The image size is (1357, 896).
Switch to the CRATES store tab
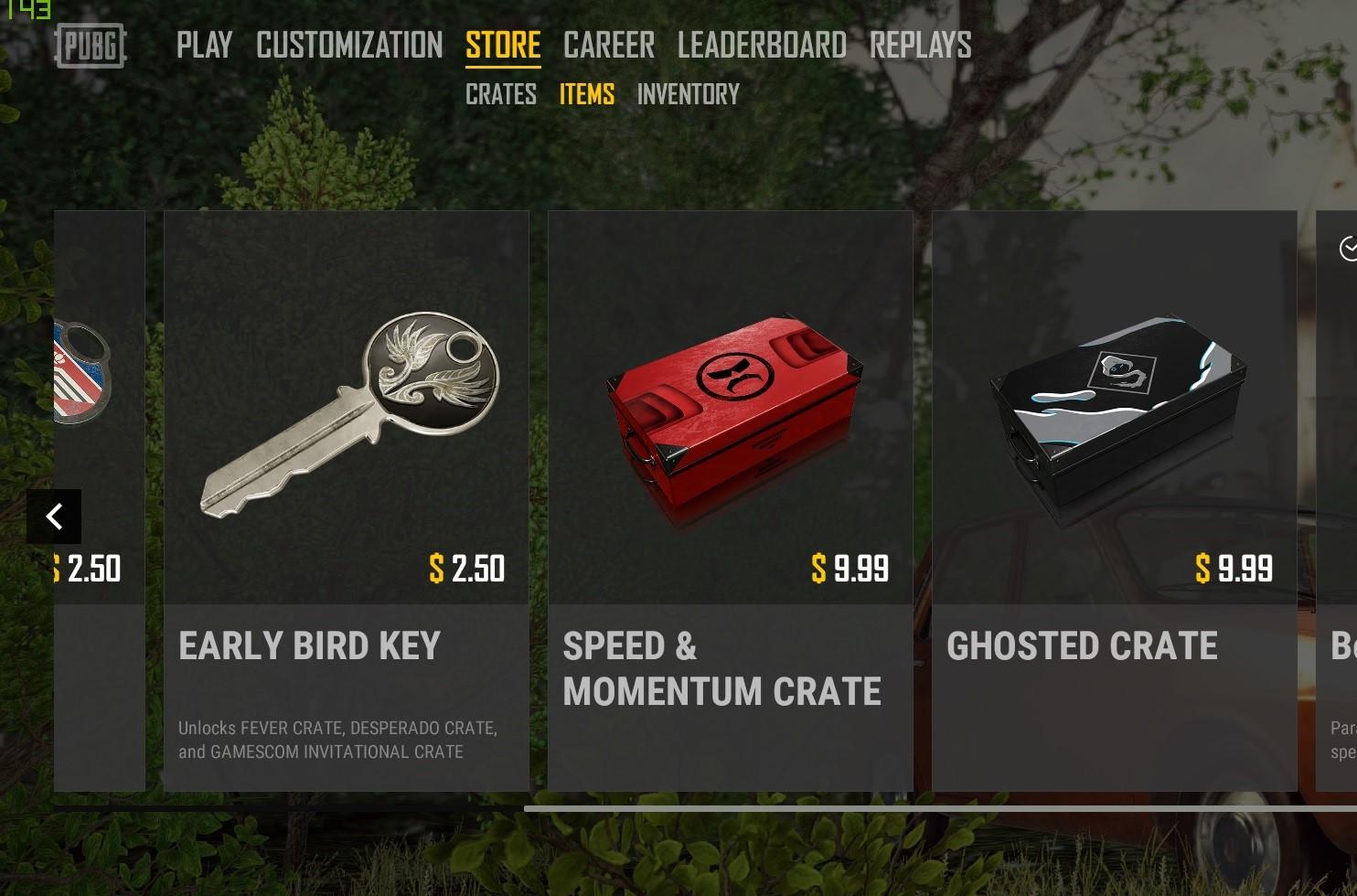coord(501,94)
